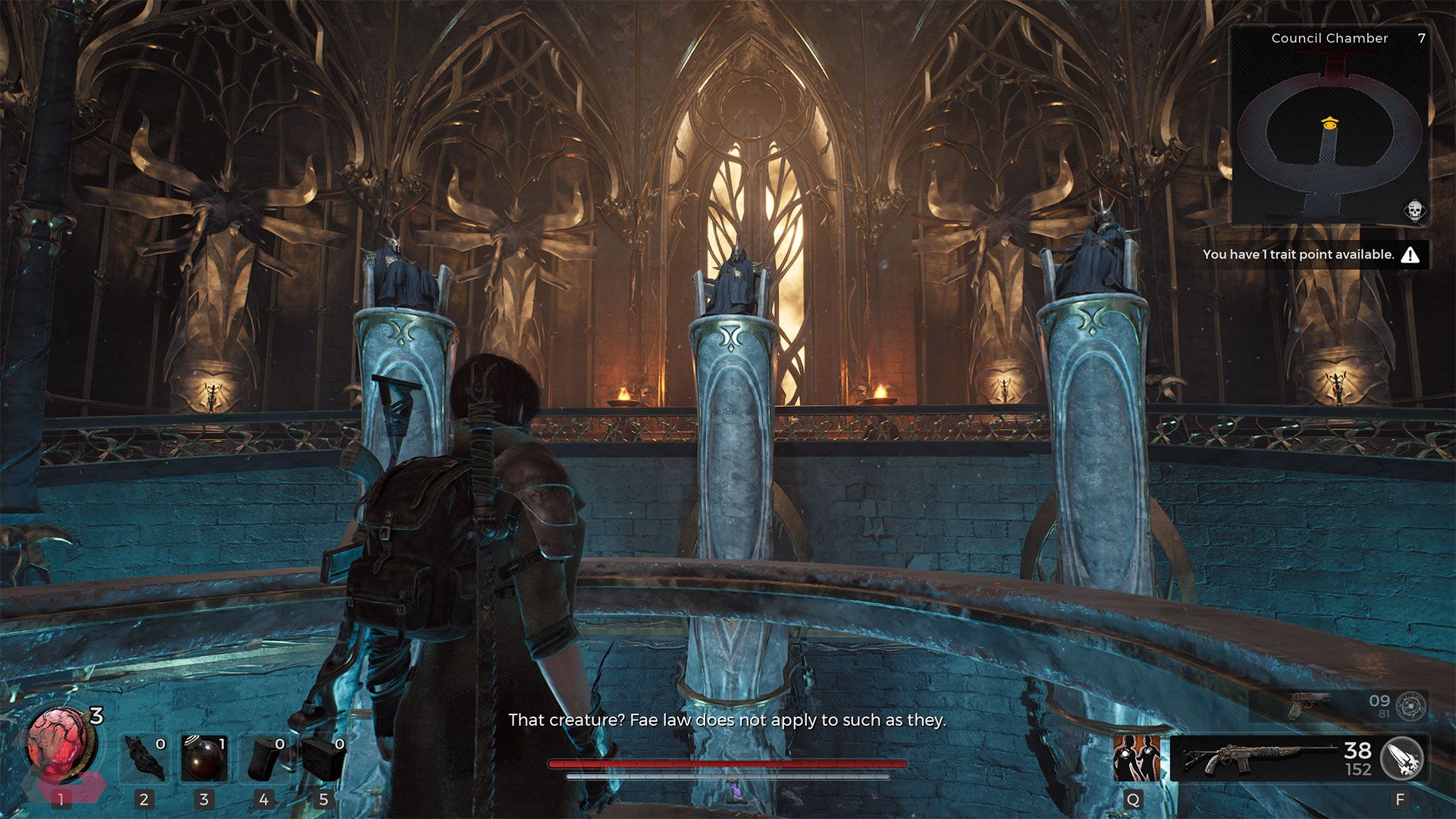This screenshot has width=1456, height=819.
Task: Select the black box item slot
Action: (x=324, y=758)
